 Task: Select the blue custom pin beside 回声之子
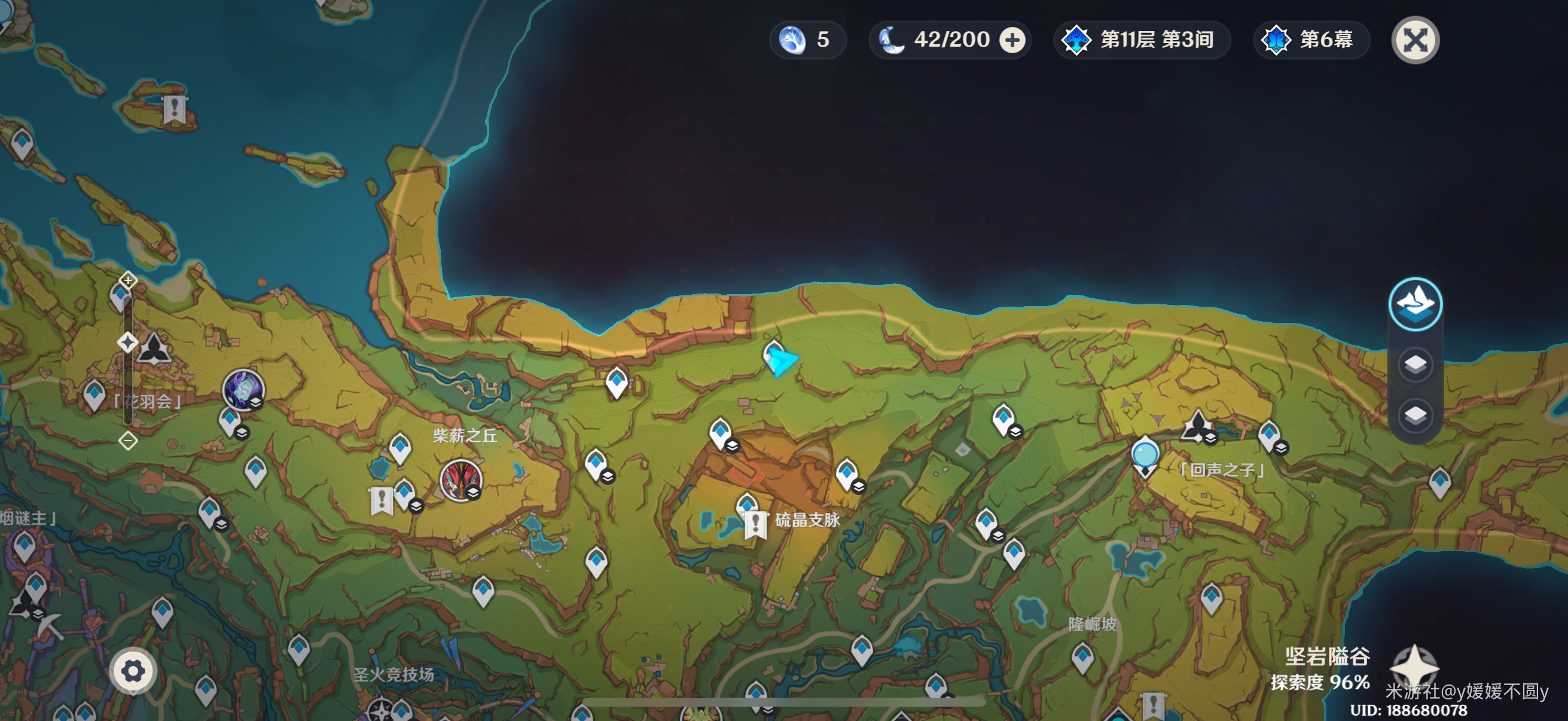(x=1145, y=456)
